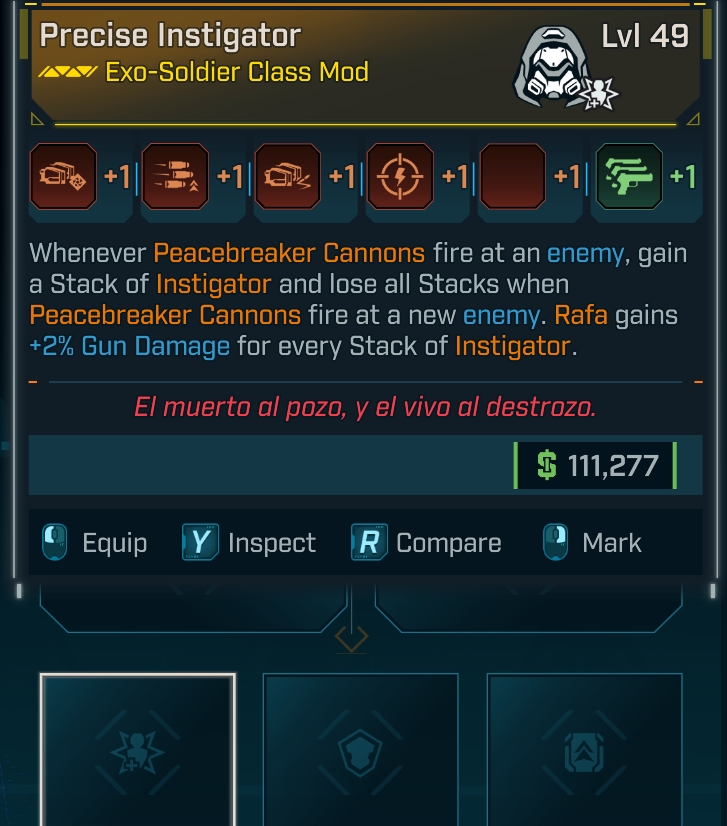727x826 pixels.
Task: Select the blank red skill bonus icon
Action: 513,177
